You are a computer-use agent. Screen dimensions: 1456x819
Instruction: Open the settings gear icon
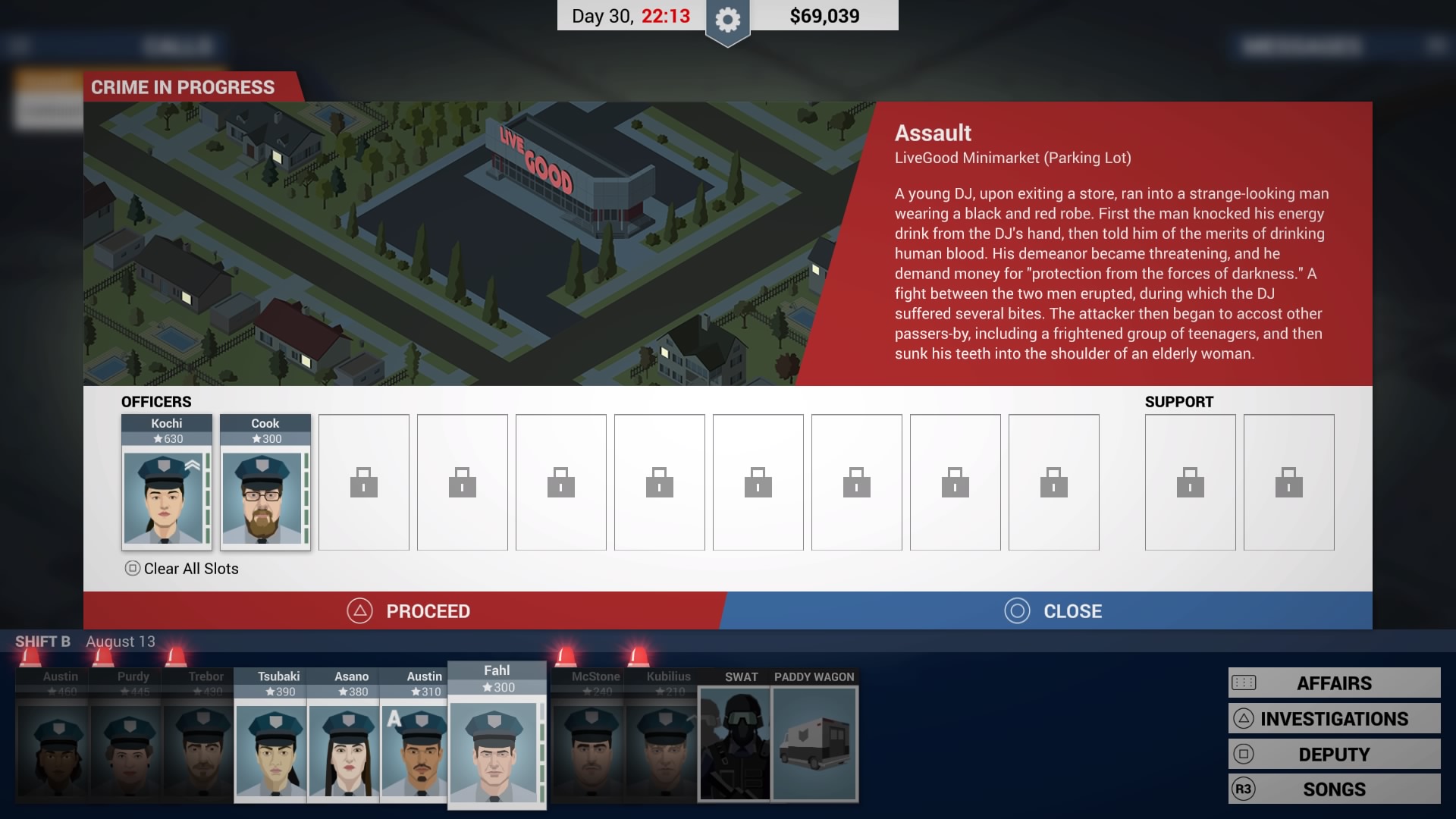pos(727,20)
